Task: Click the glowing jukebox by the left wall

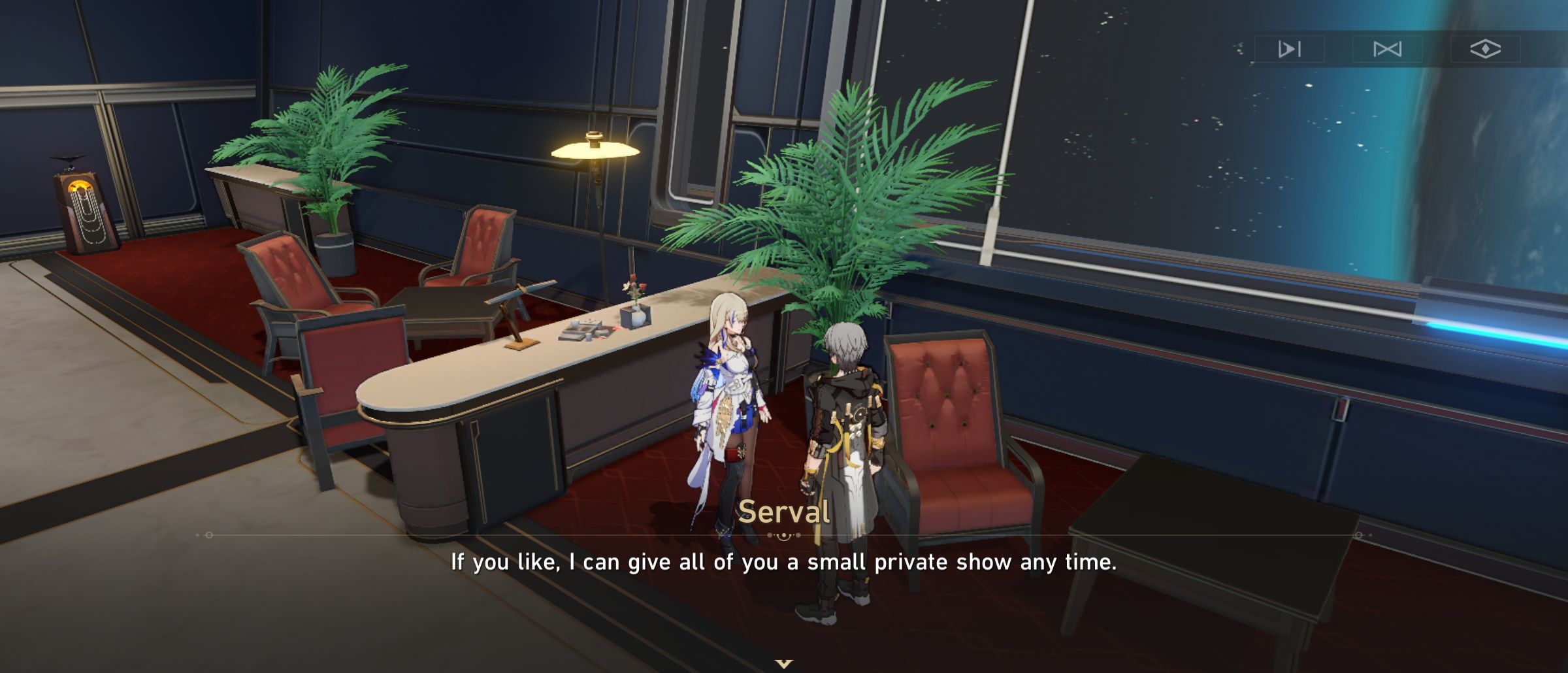Action: 85,209
